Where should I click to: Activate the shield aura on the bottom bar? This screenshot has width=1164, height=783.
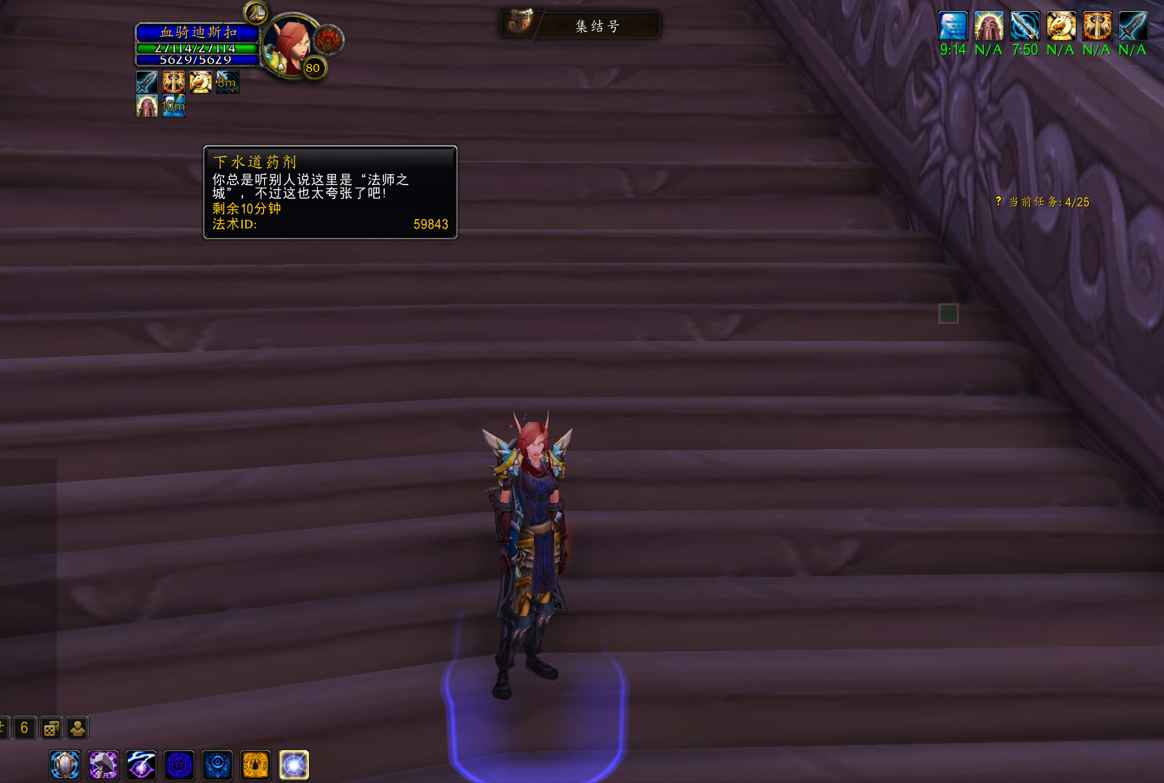[65, 765]
